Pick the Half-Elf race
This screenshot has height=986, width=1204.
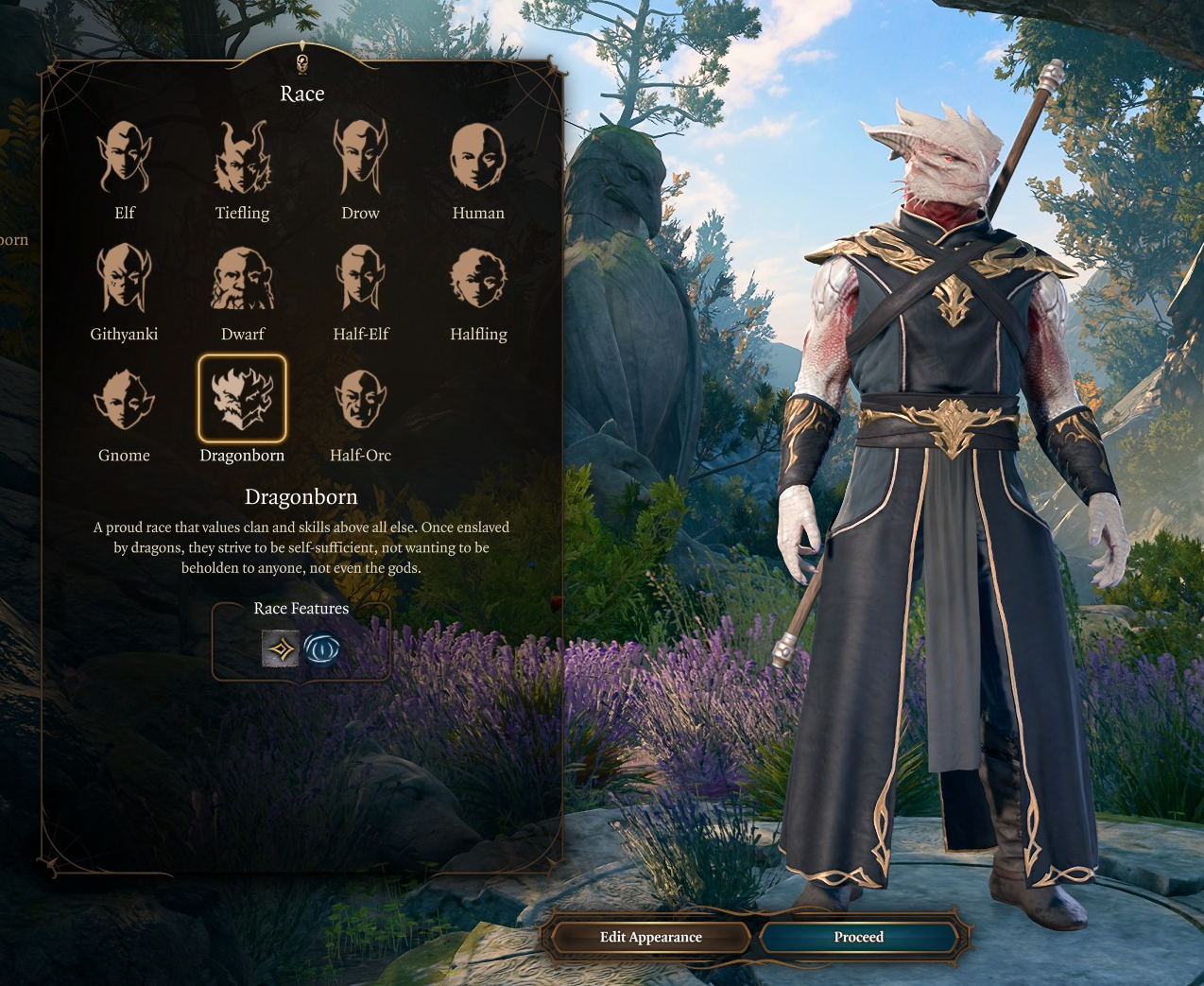[x=360, y=279]
